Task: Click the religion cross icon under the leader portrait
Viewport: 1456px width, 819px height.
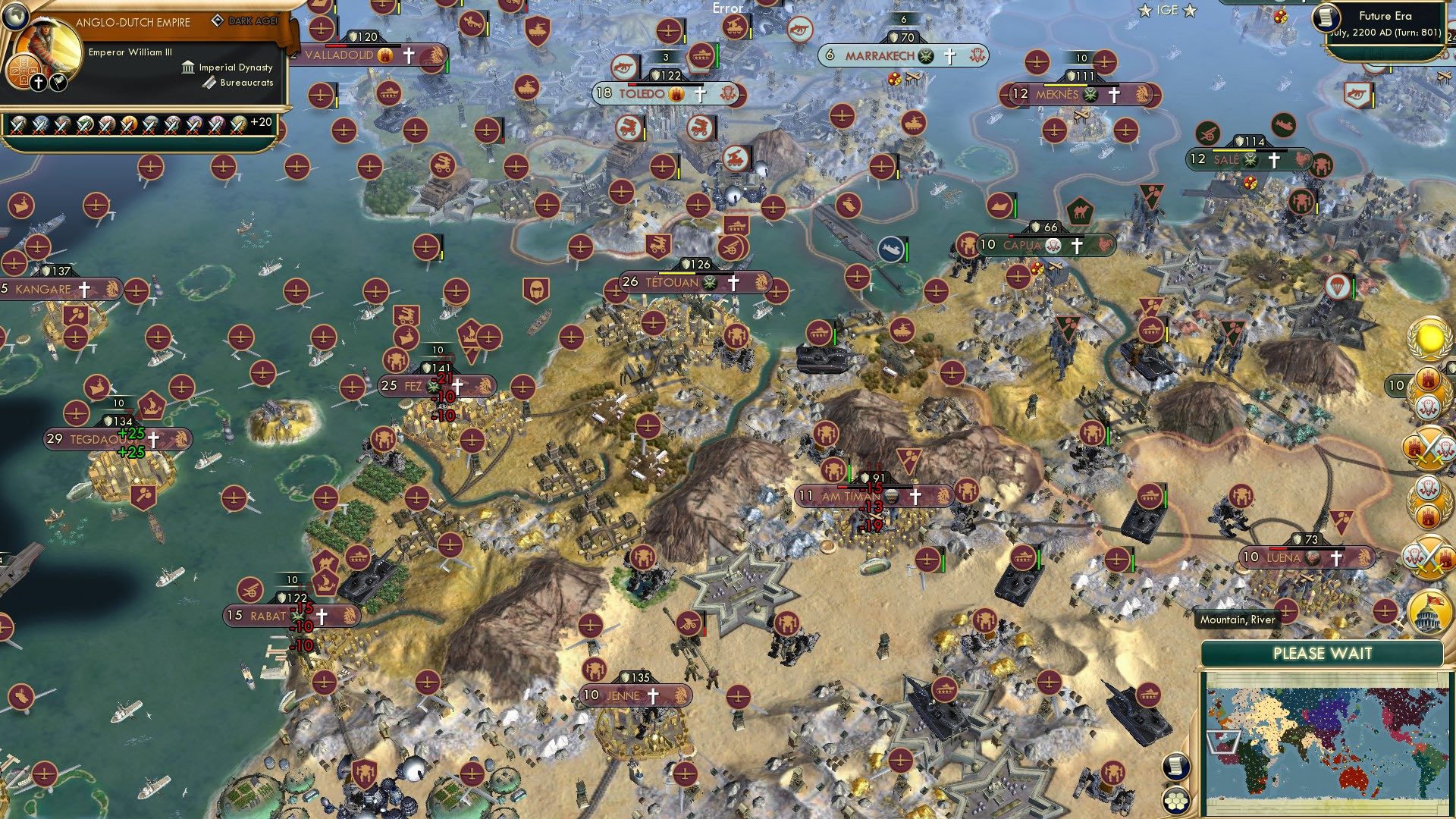Action: coord(37,82)
